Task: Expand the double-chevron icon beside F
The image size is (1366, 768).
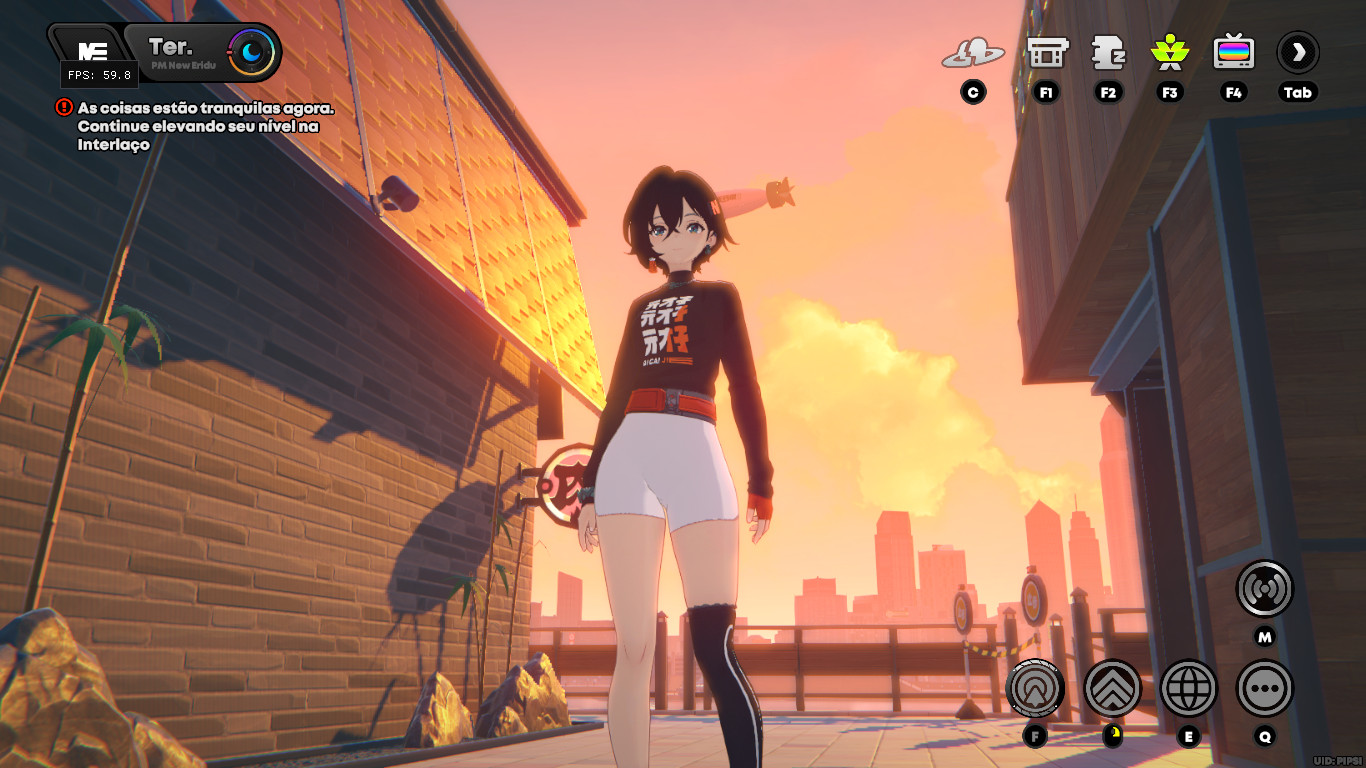Action: pos(1113,689)
